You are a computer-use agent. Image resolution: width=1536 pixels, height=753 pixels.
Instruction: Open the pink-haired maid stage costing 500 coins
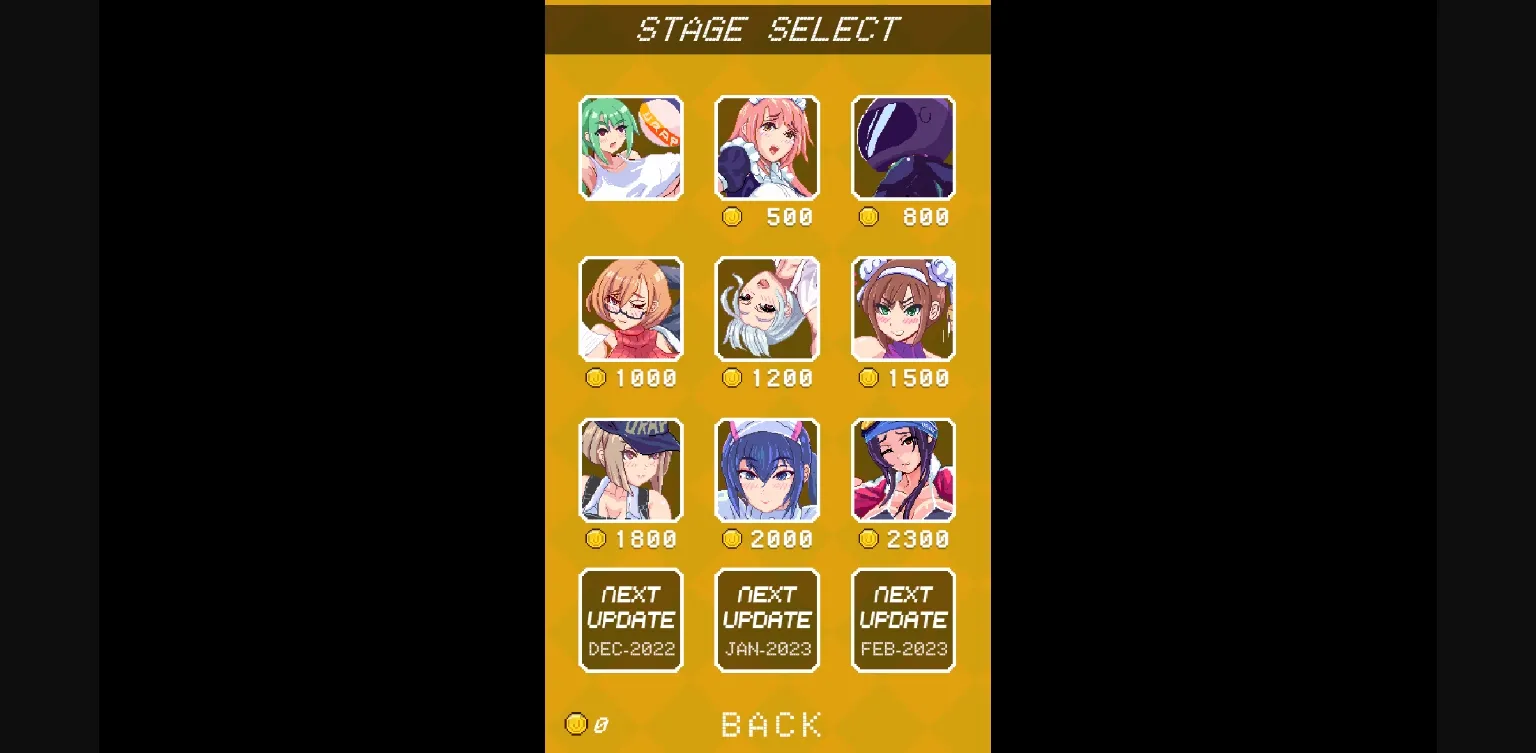[x=767, y=147]
